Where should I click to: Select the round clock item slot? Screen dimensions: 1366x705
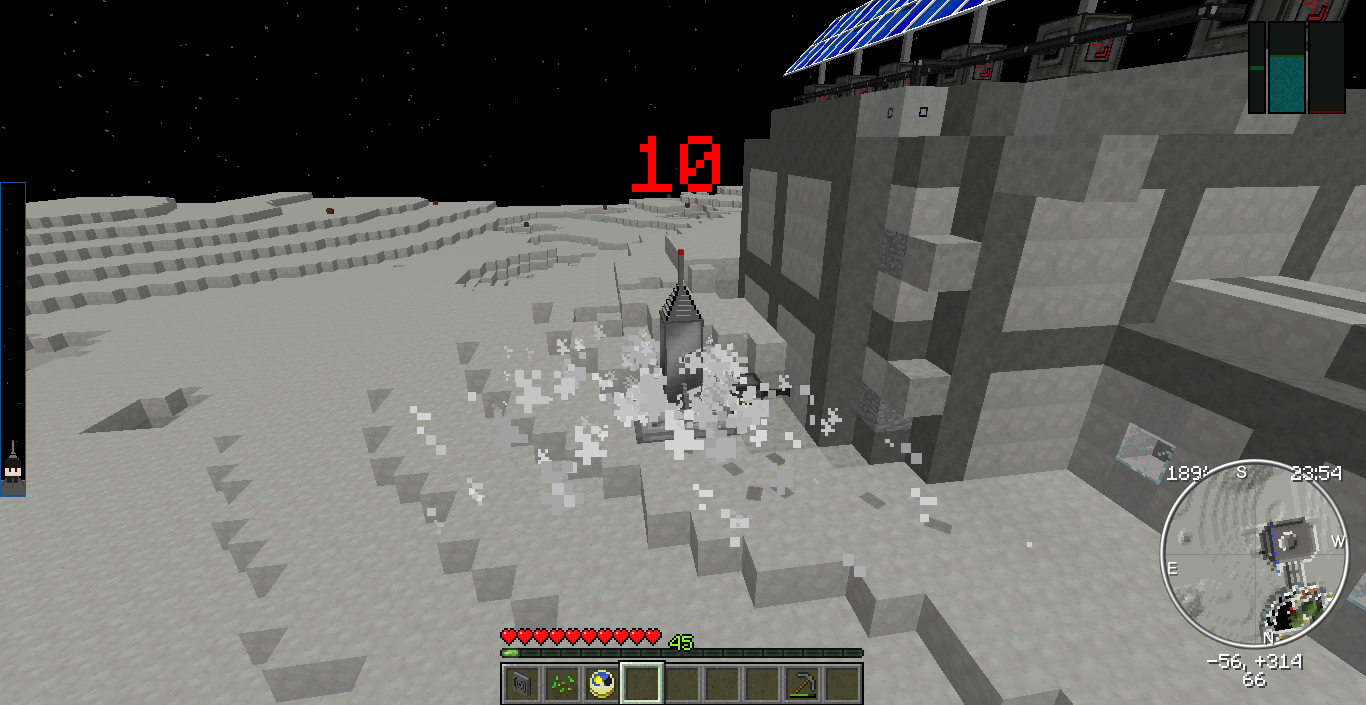[x=601, y=684]
